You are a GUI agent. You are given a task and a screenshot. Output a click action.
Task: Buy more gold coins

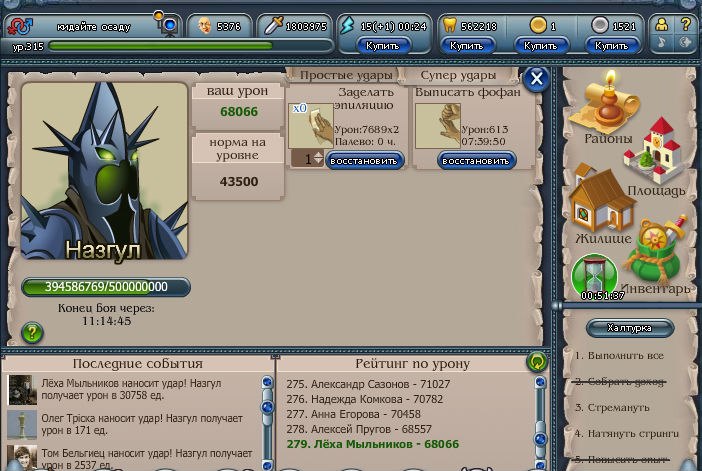540,45
